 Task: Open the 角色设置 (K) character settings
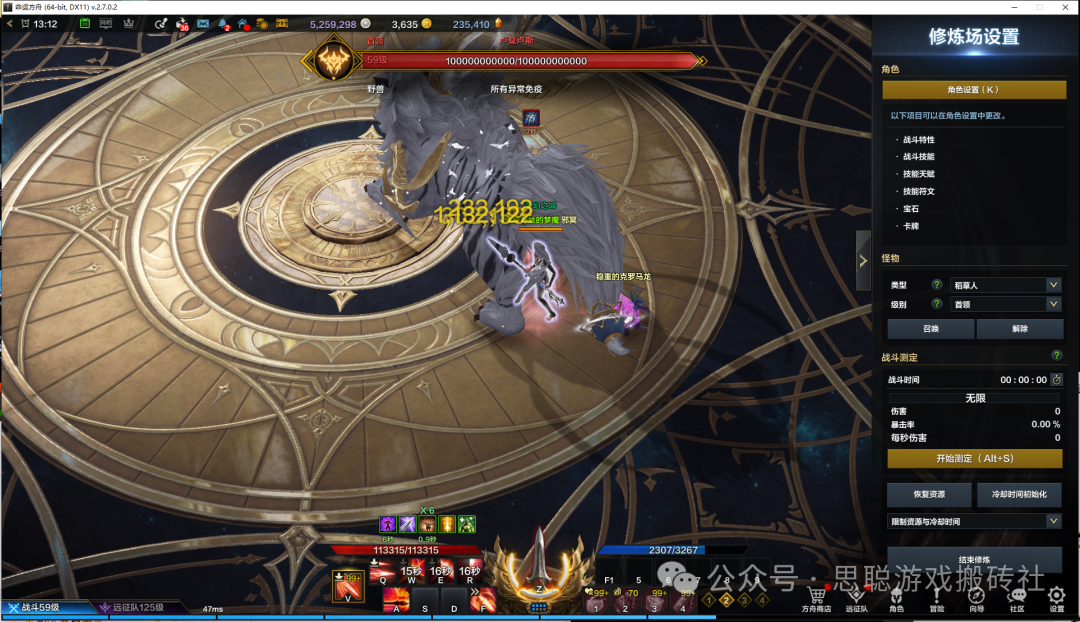(x=973, y=90)
